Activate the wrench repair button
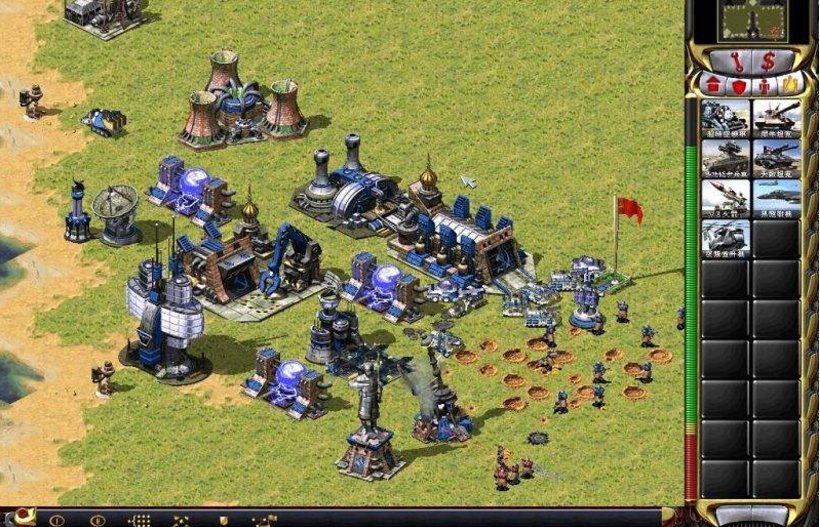The height and width of the screenshot is (527, 820). tap(738, 60)
